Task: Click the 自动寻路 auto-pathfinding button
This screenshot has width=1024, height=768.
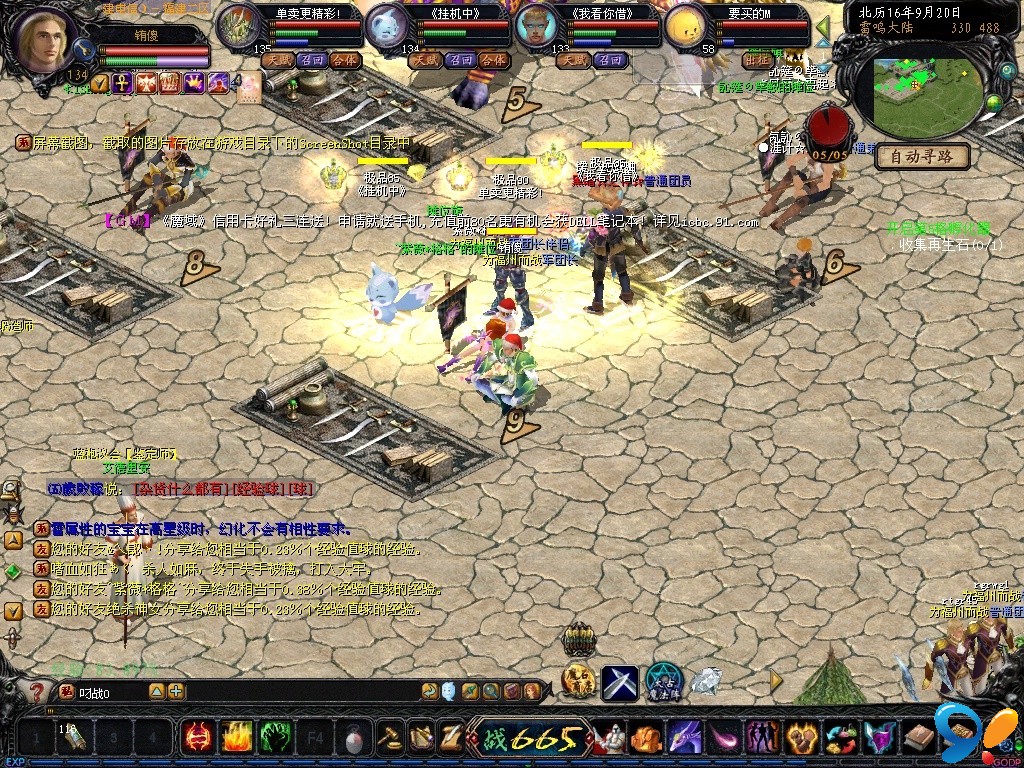Action: [x=921, y=157]
